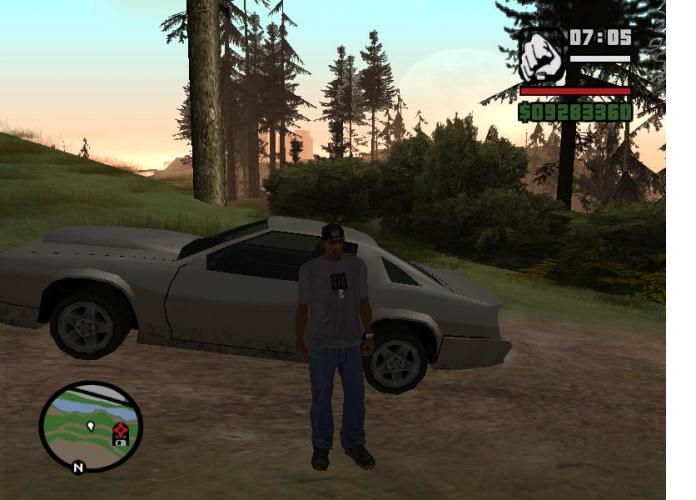
Task: Select the fist weapon icon
Action: point(542,57)
